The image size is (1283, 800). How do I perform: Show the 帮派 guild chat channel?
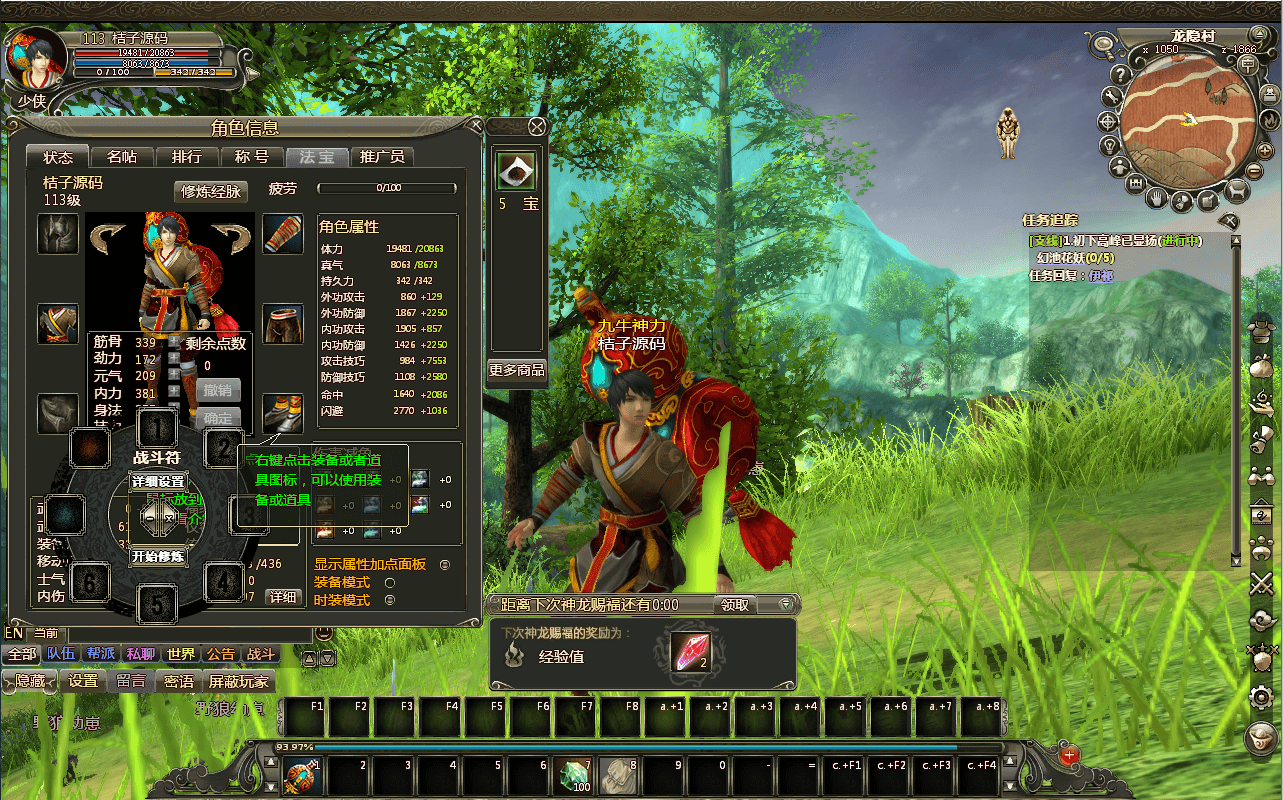[101, 654]
